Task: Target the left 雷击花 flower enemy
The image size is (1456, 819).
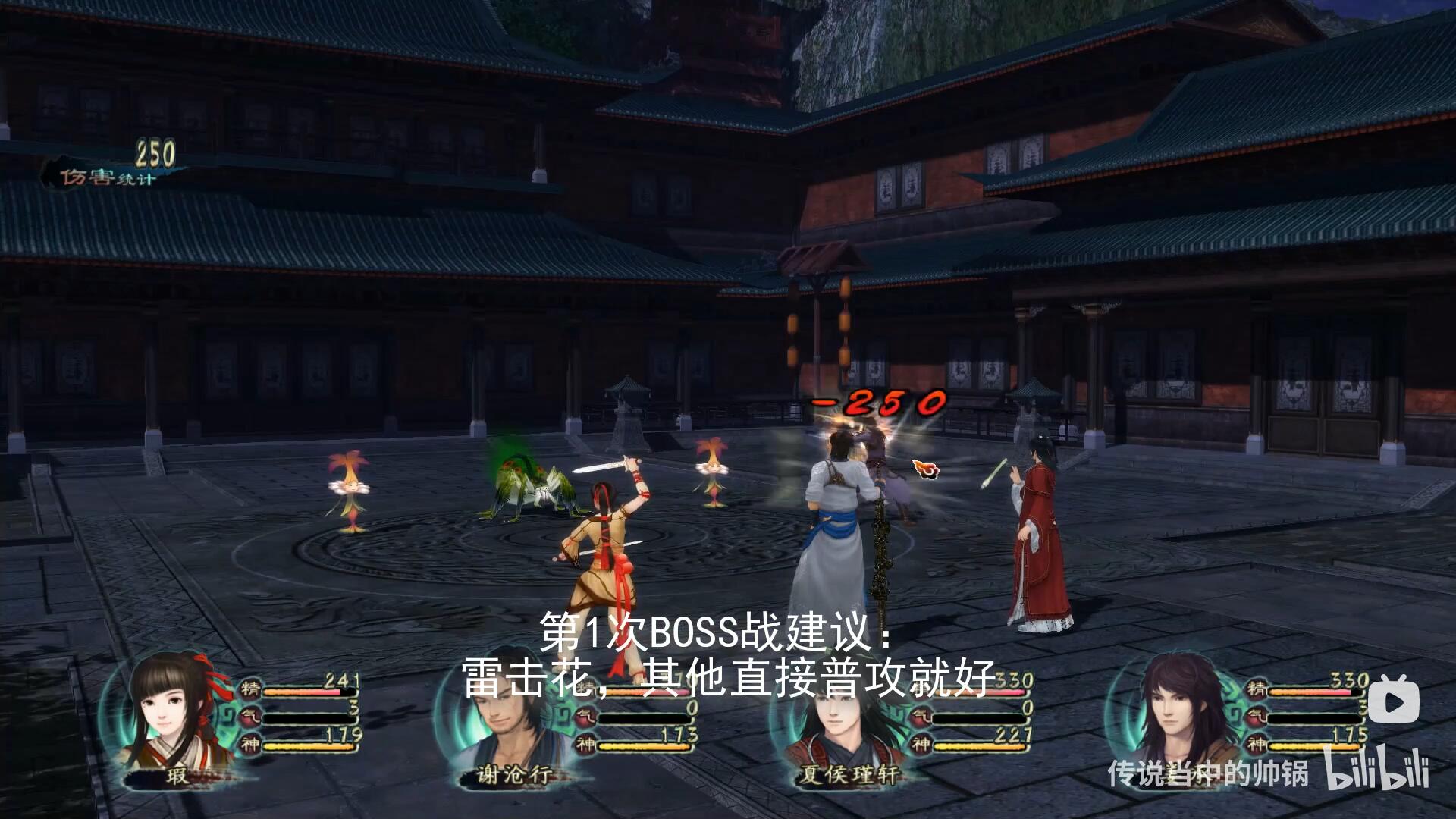Action: click(x=347, y=485)
